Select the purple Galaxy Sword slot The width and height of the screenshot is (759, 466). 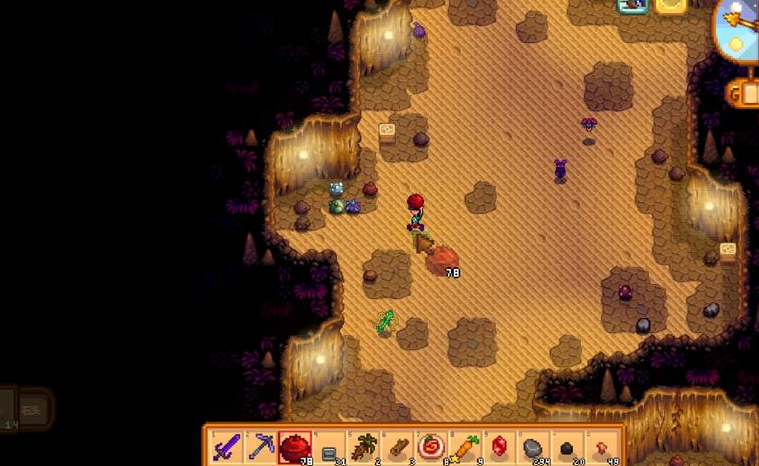click(228, 447)
